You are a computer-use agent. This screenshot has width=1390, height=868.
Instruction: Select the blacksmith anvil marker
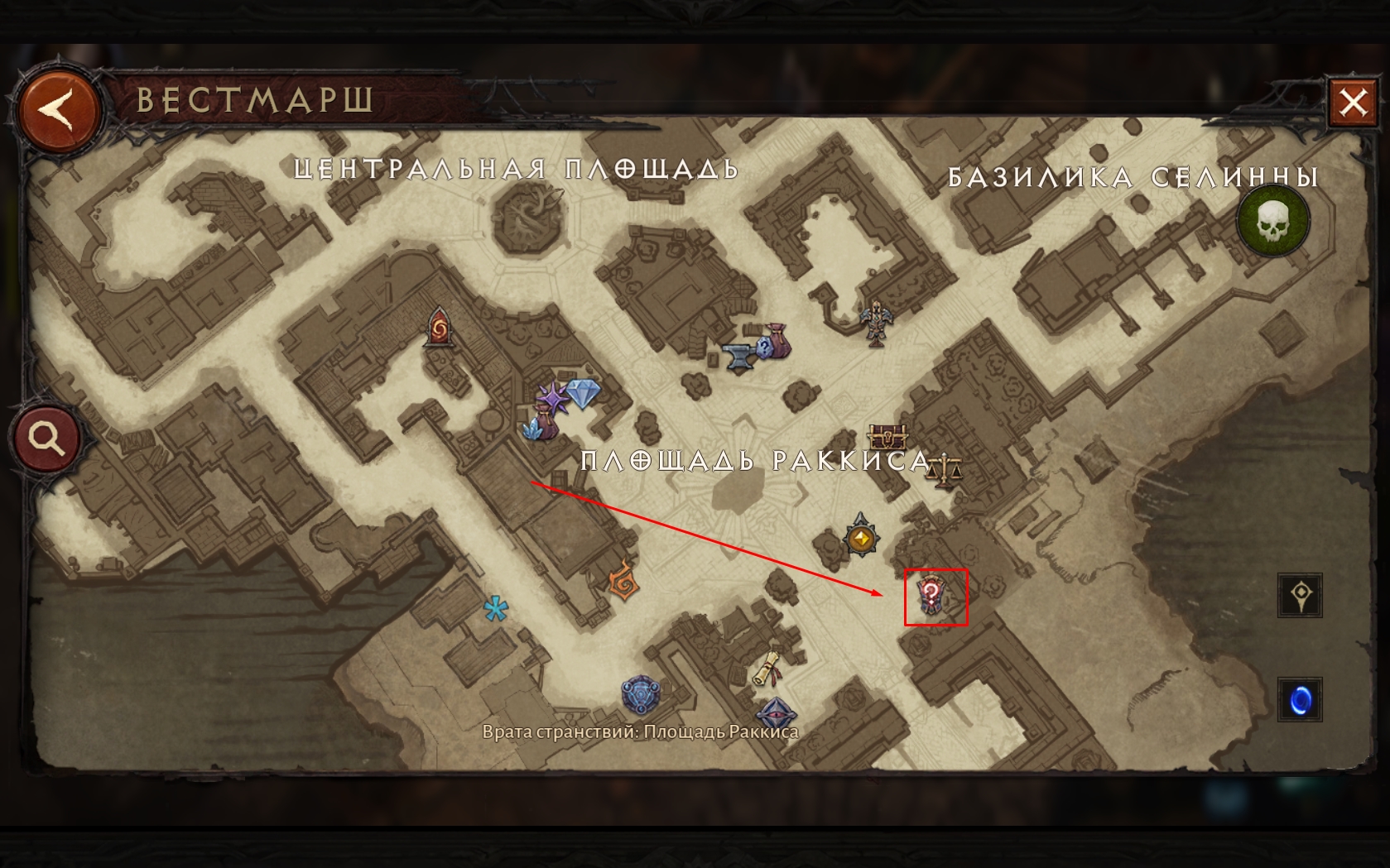click(738, 356)
